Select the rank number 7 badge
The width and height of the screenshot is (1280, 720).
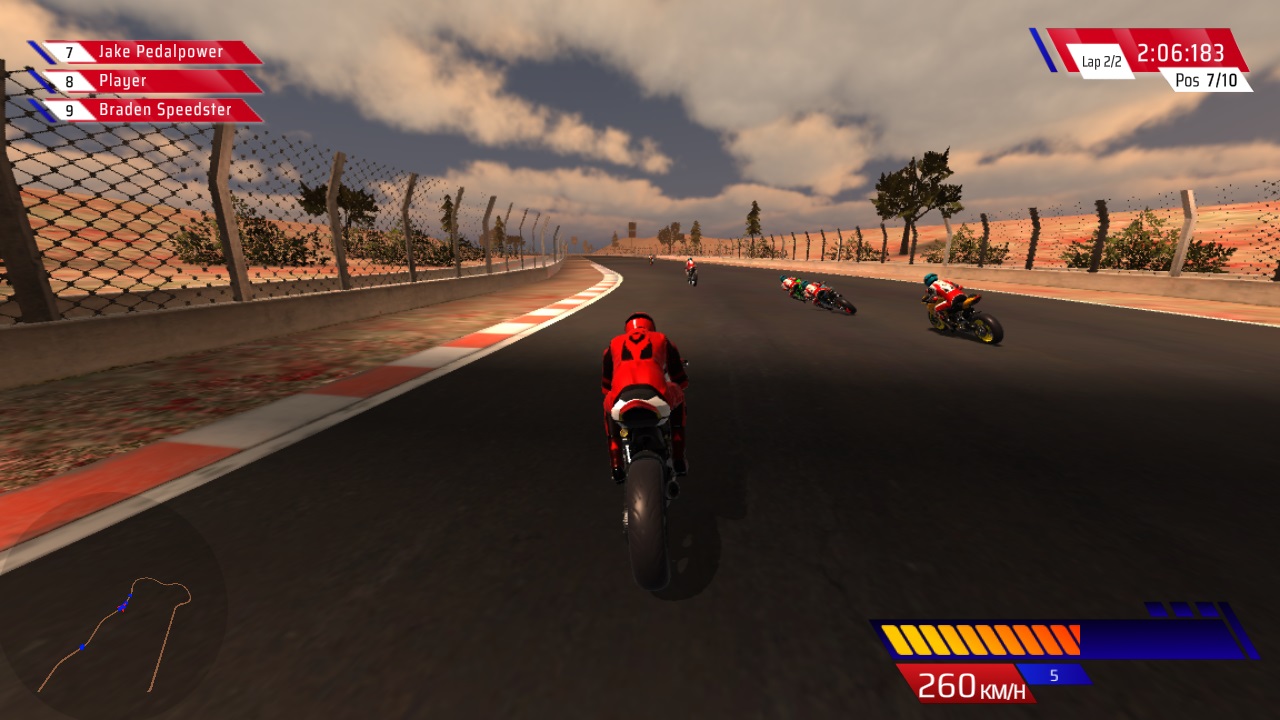coord(67,50)
